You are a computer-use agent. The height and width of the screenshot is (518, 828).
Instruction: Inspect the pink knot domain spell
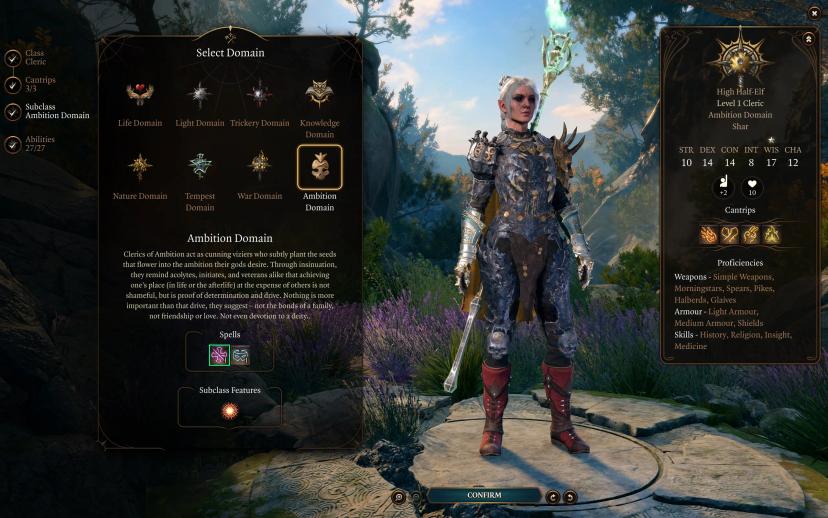click(219, 355)
